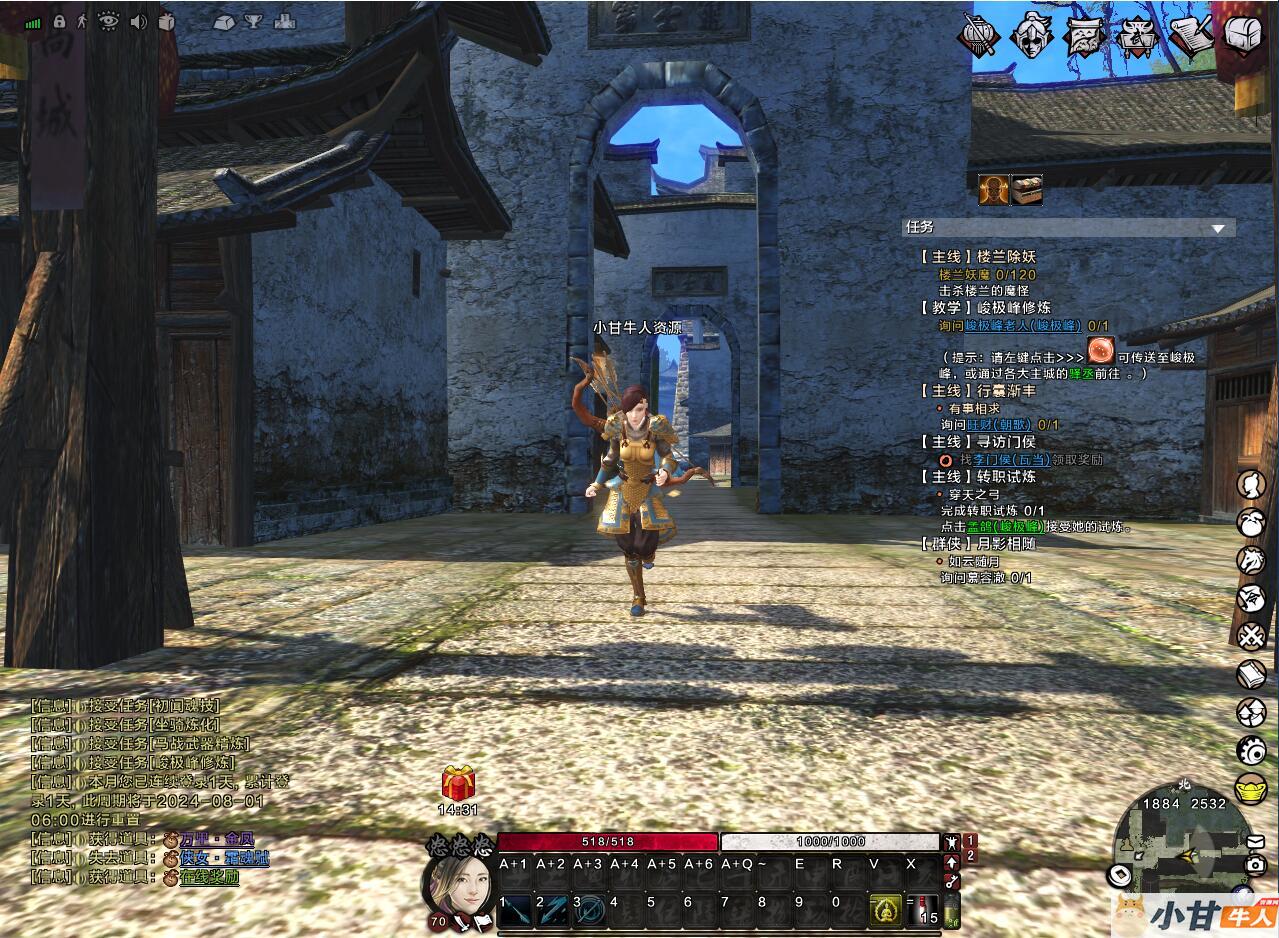The width and height of the screenshot is (1279, 938).
Task: Activate the skill in hotbar slot 3
Action: pos(590,909)
